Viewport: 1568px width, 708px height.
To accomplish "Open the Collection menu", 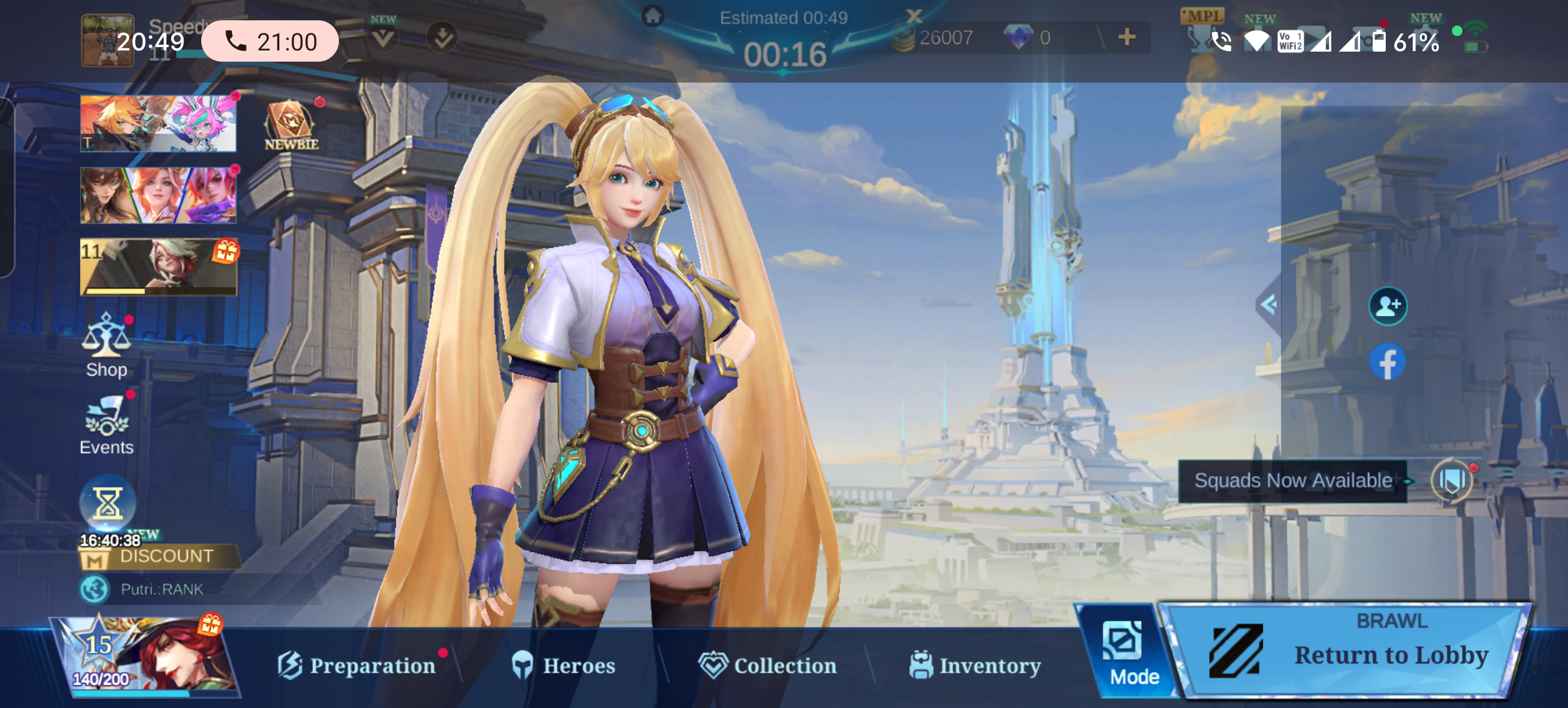I will click(x=768, y=665).
